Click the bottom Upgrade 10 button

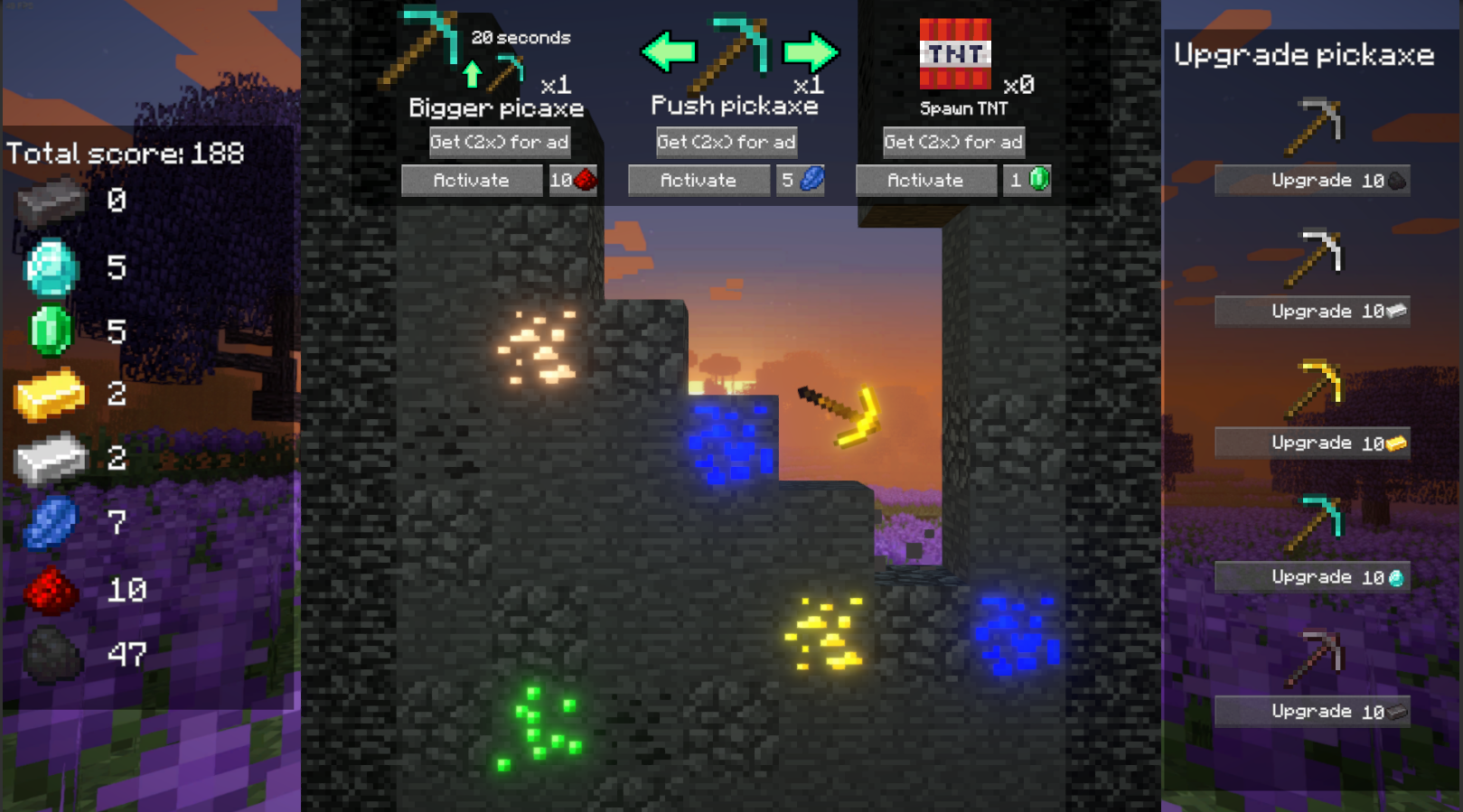[1312, 711]
